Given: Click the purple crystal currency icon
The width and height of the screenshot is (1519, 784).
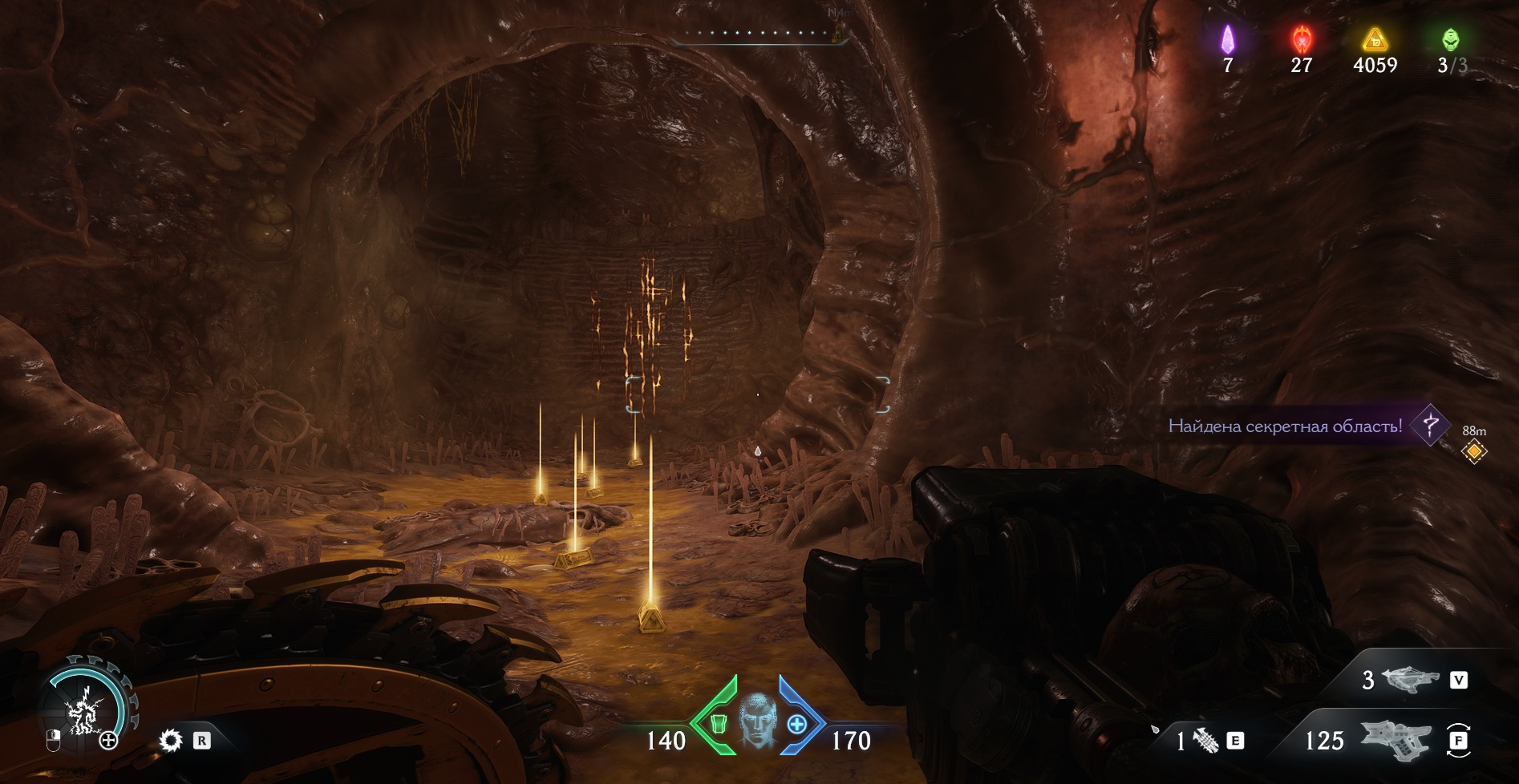Looking at the screenshot, I should [1227, 38].
